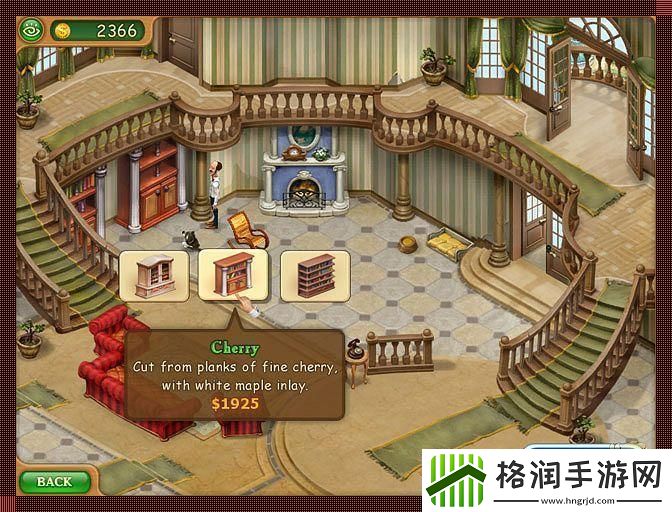This screenshot has height=512, width=672.
Task: Click the green BACK button
Action: click(x=54, y=482)
